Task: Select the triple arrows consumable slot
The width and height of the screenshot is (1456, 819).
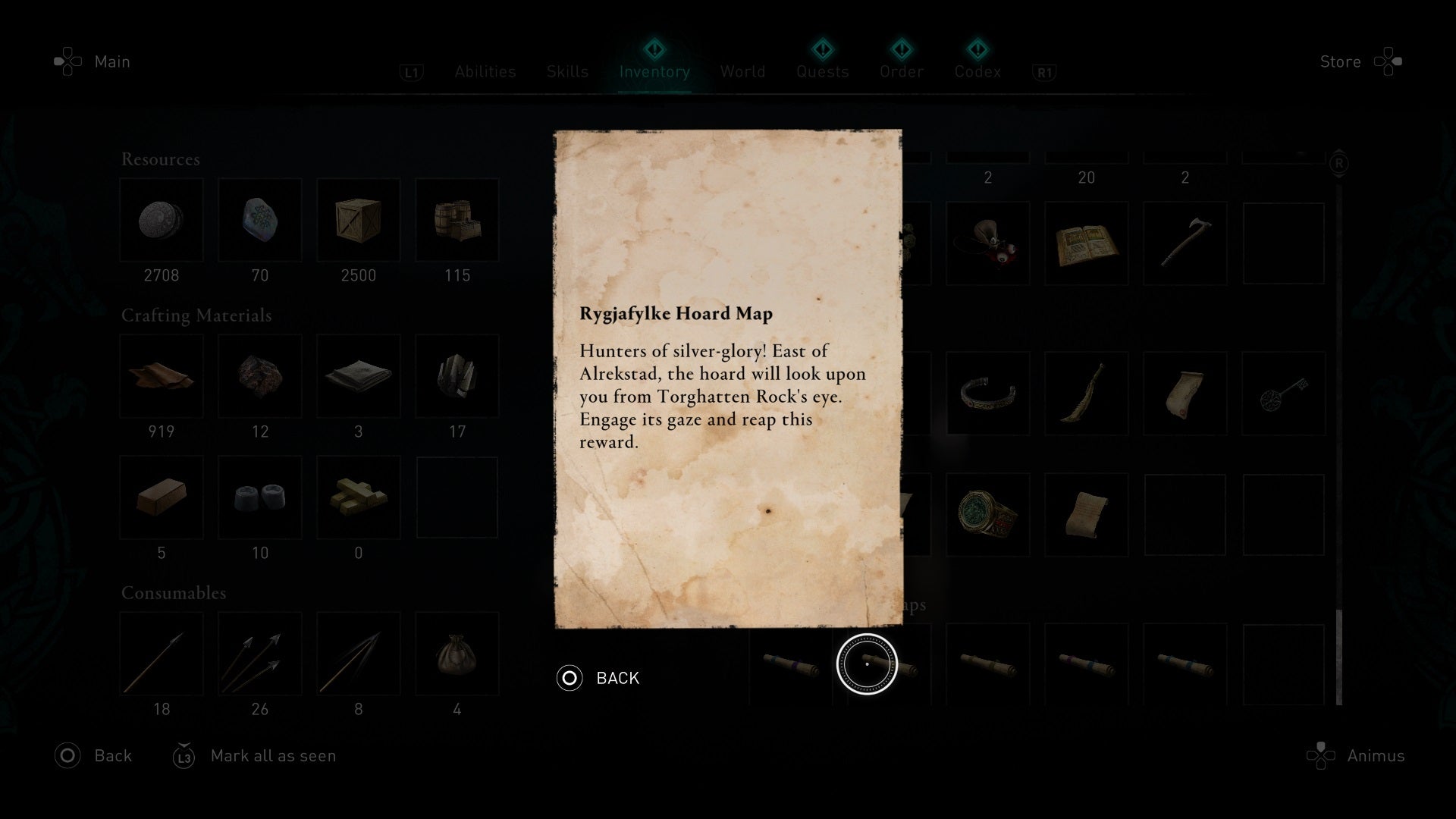Action: pyautogui.click(x=259, y=654)
